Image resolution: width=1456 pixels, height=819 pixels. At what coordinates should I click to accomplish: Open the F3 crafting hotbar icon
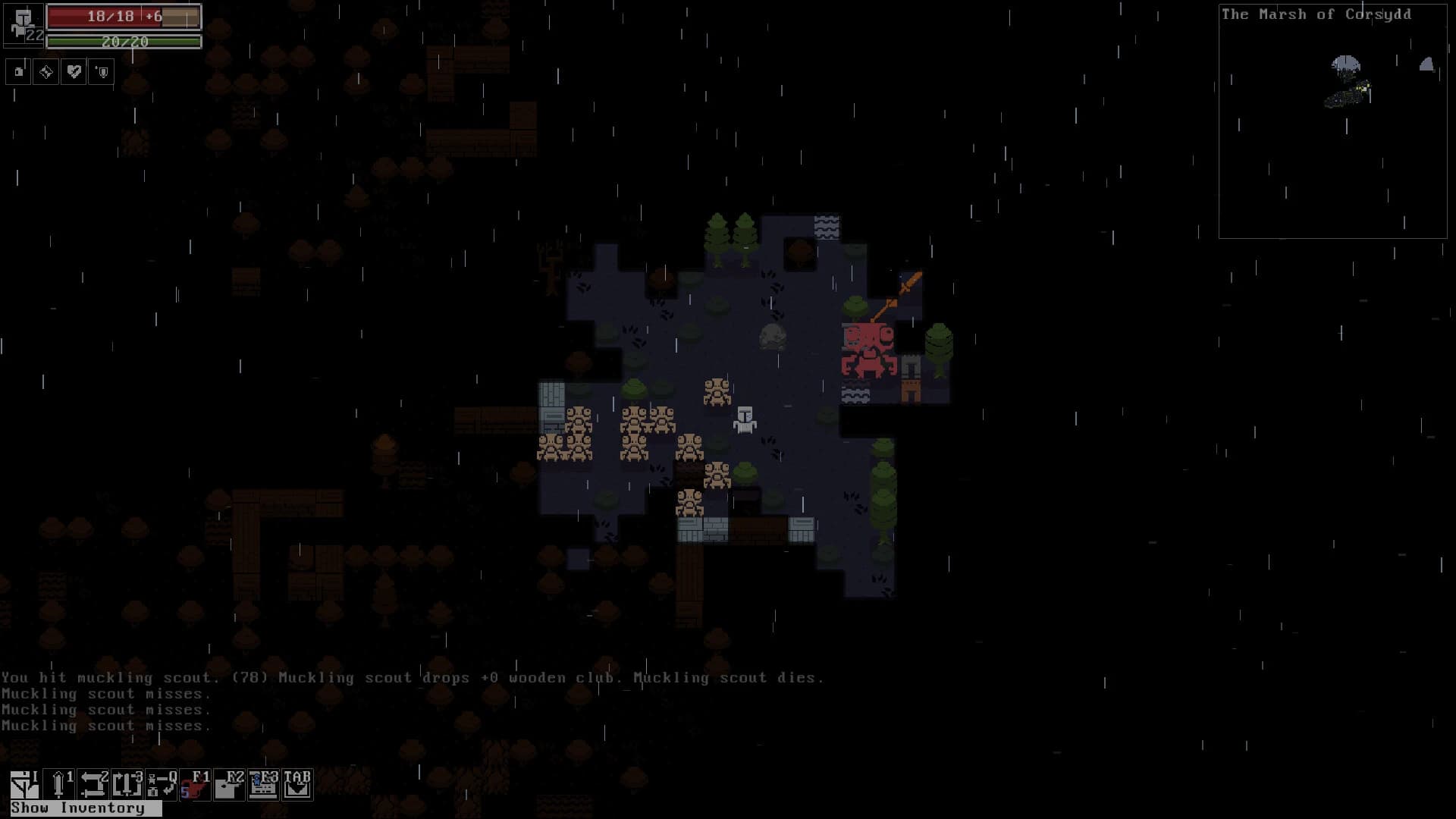263,782
